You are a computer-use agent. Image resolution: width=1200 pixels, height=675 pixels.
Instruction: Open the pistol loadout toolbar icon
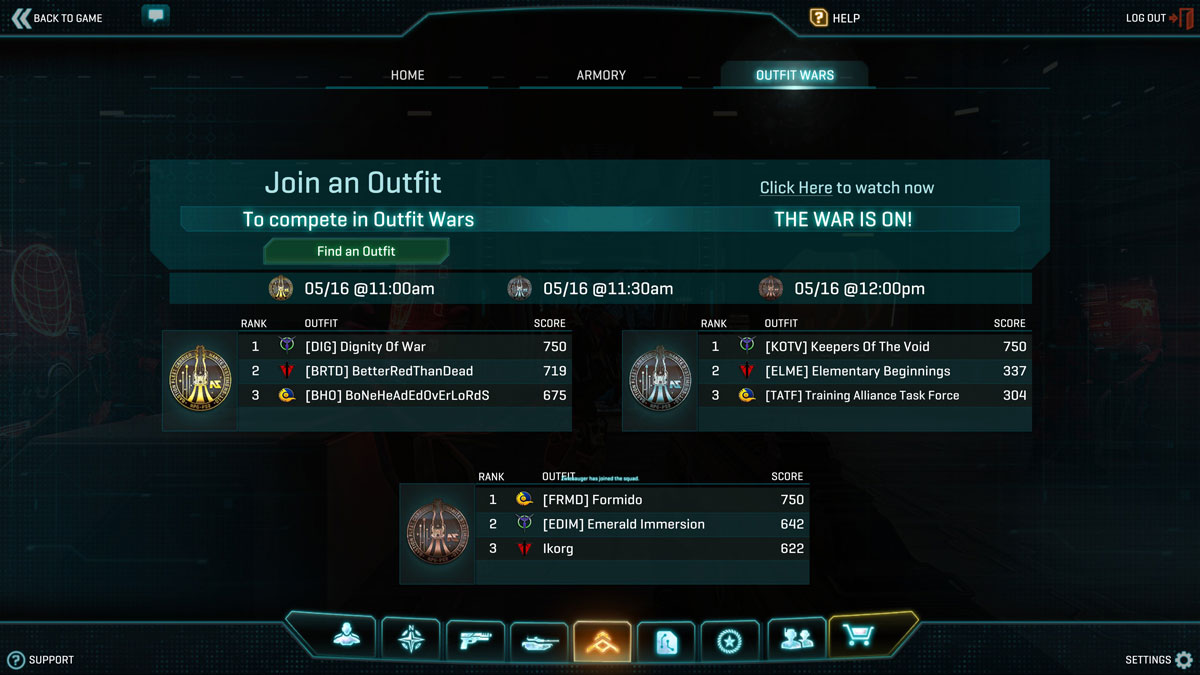click(x=474, y=639)
